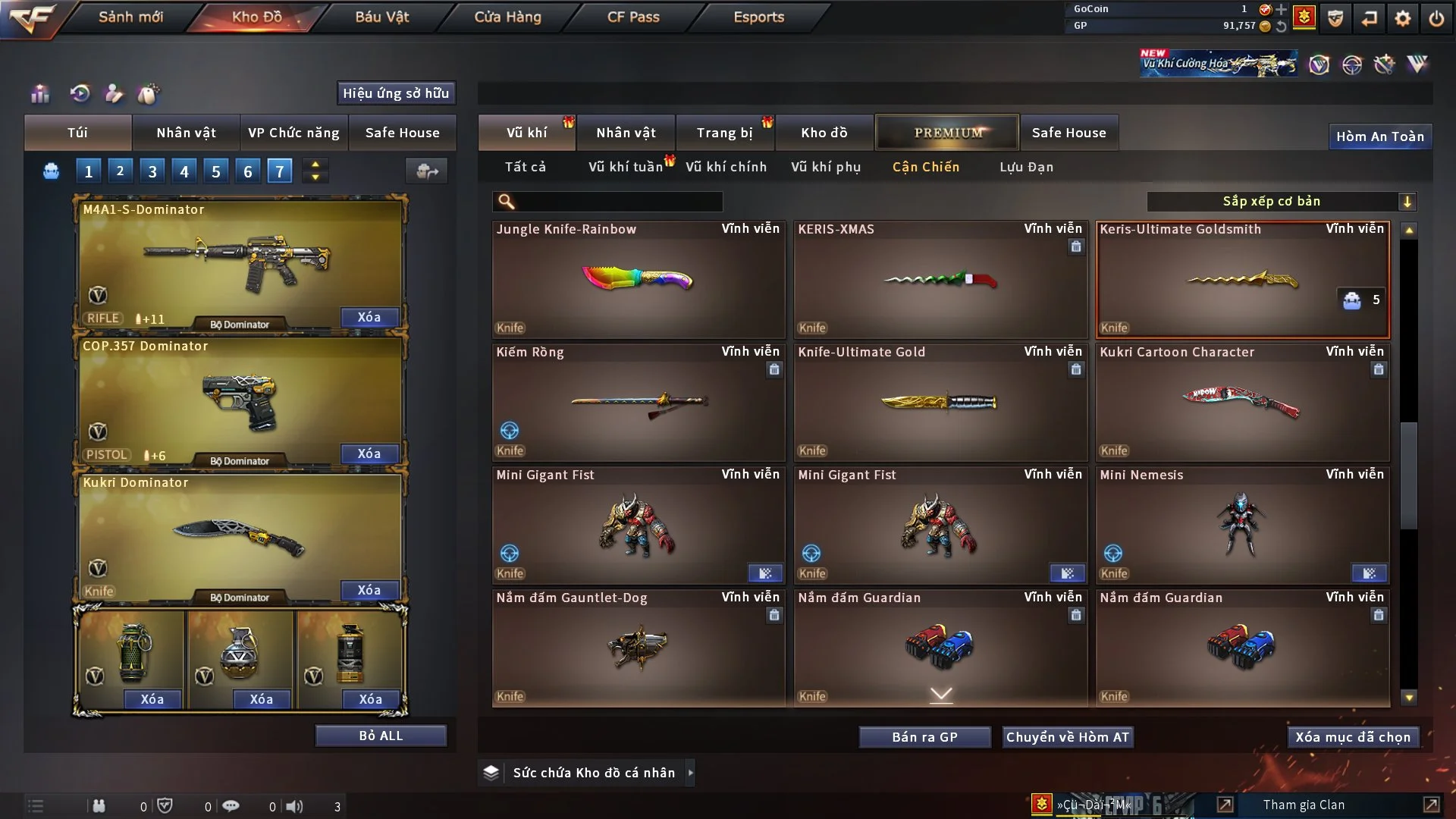Select bag slot number 3
1456x819 pixels.
[x=152, y=171]
